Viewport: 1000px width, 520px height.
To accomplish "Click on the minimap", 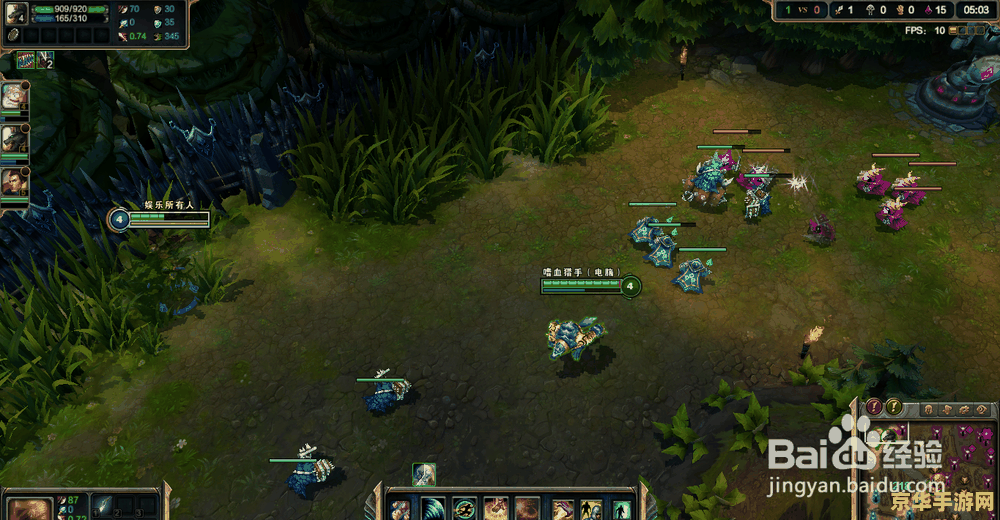I will point(935,470).
